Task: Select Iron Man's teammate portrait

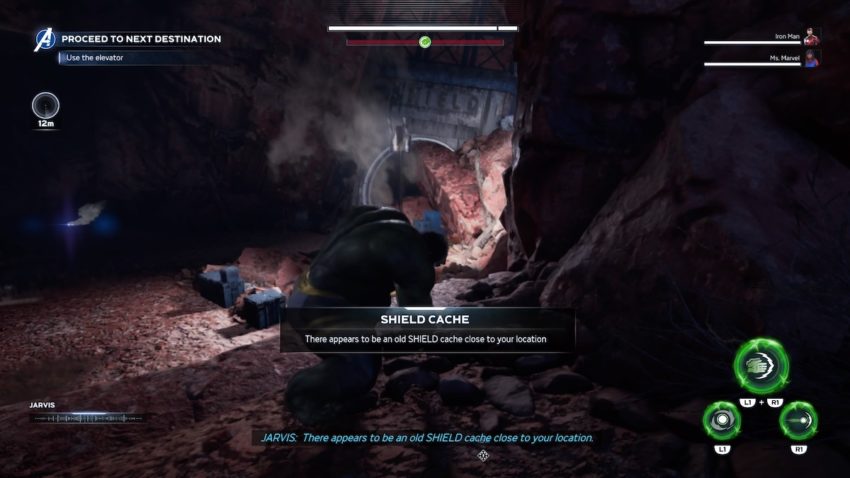Action: (x=812, y=38)
